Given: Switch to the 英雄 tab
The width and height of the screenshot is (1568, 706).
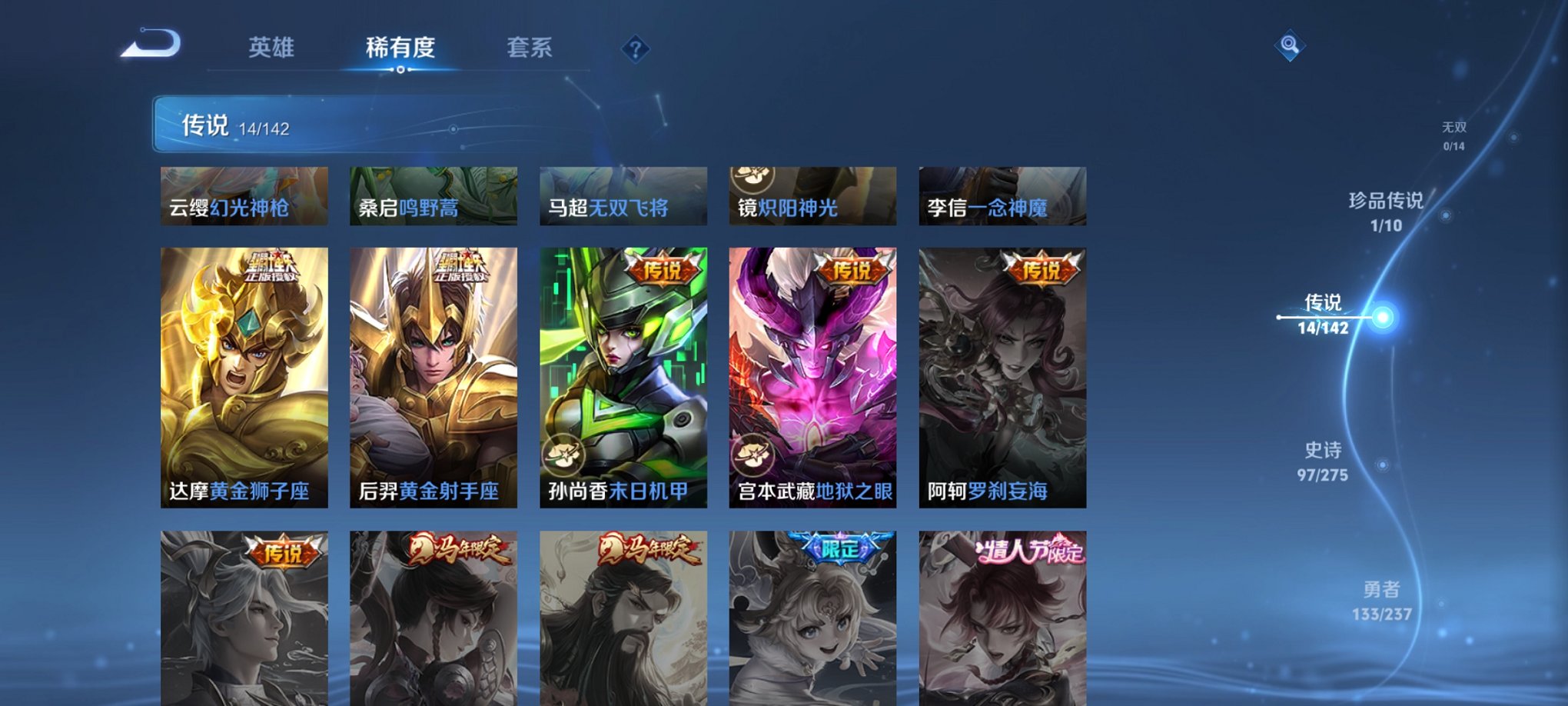Looking at the screenshot, I should pyautogui.click(x=272, y=48).
